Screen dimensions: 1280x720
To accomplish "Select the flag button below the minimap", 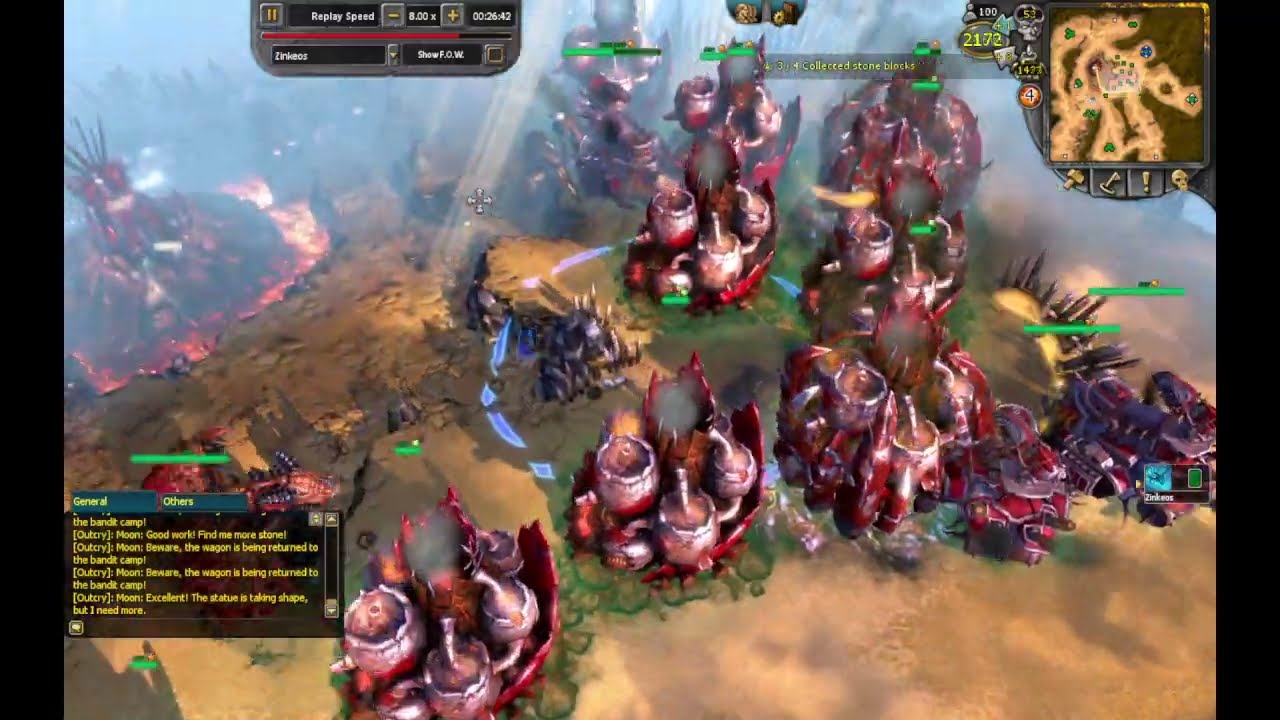I will pos(1109,182).
